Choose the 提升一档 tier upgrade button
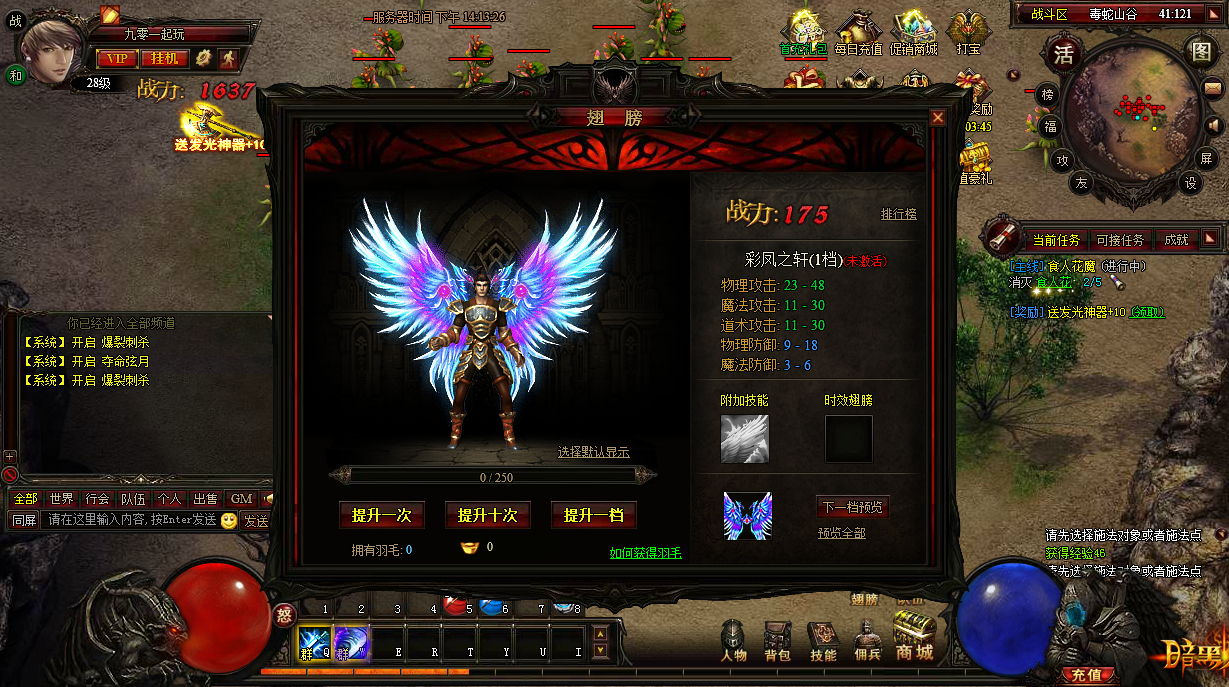 coord(593,515)
